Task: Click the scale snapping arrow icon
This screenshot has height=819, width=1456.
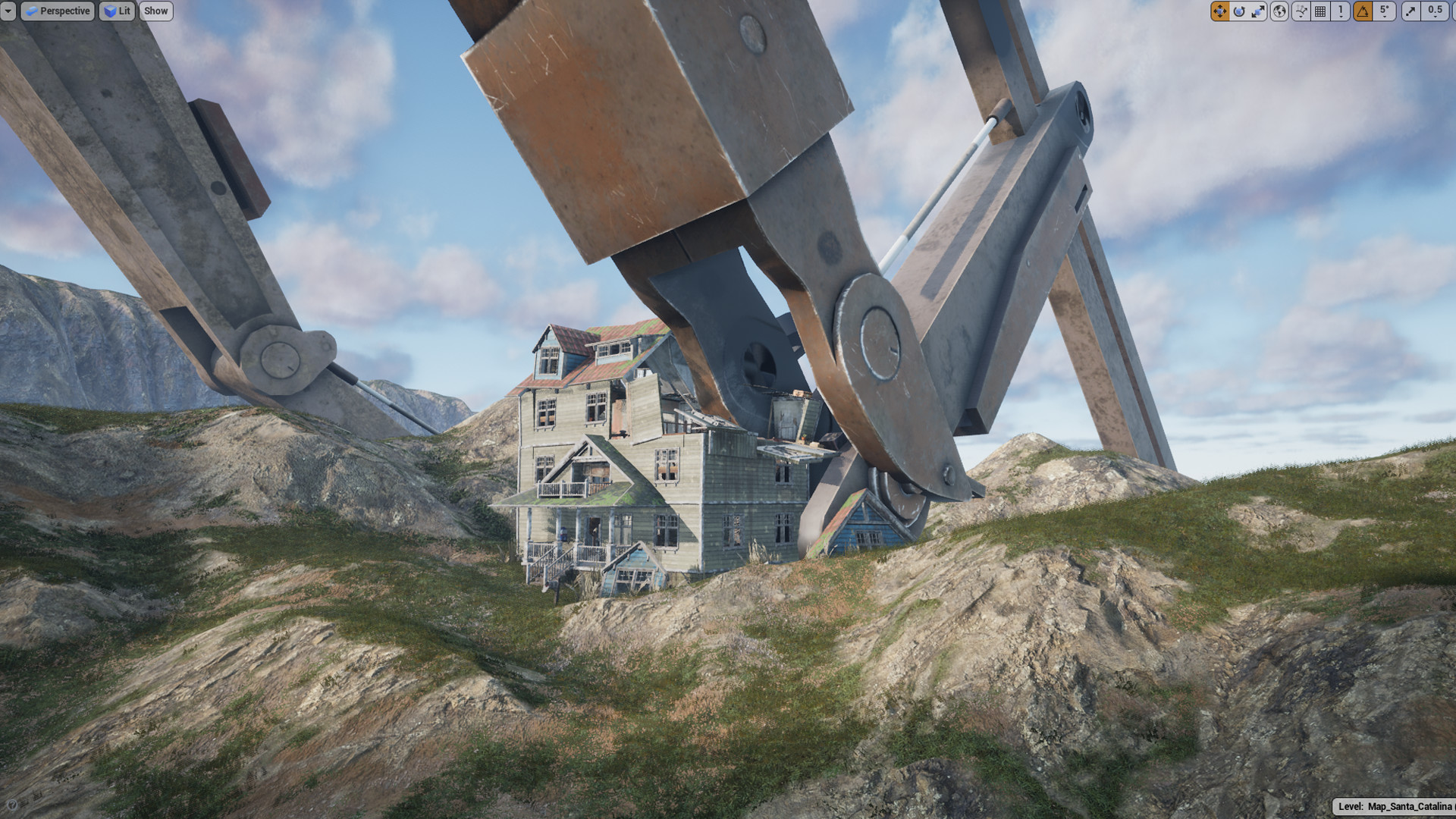Action: click(1411, 11)
